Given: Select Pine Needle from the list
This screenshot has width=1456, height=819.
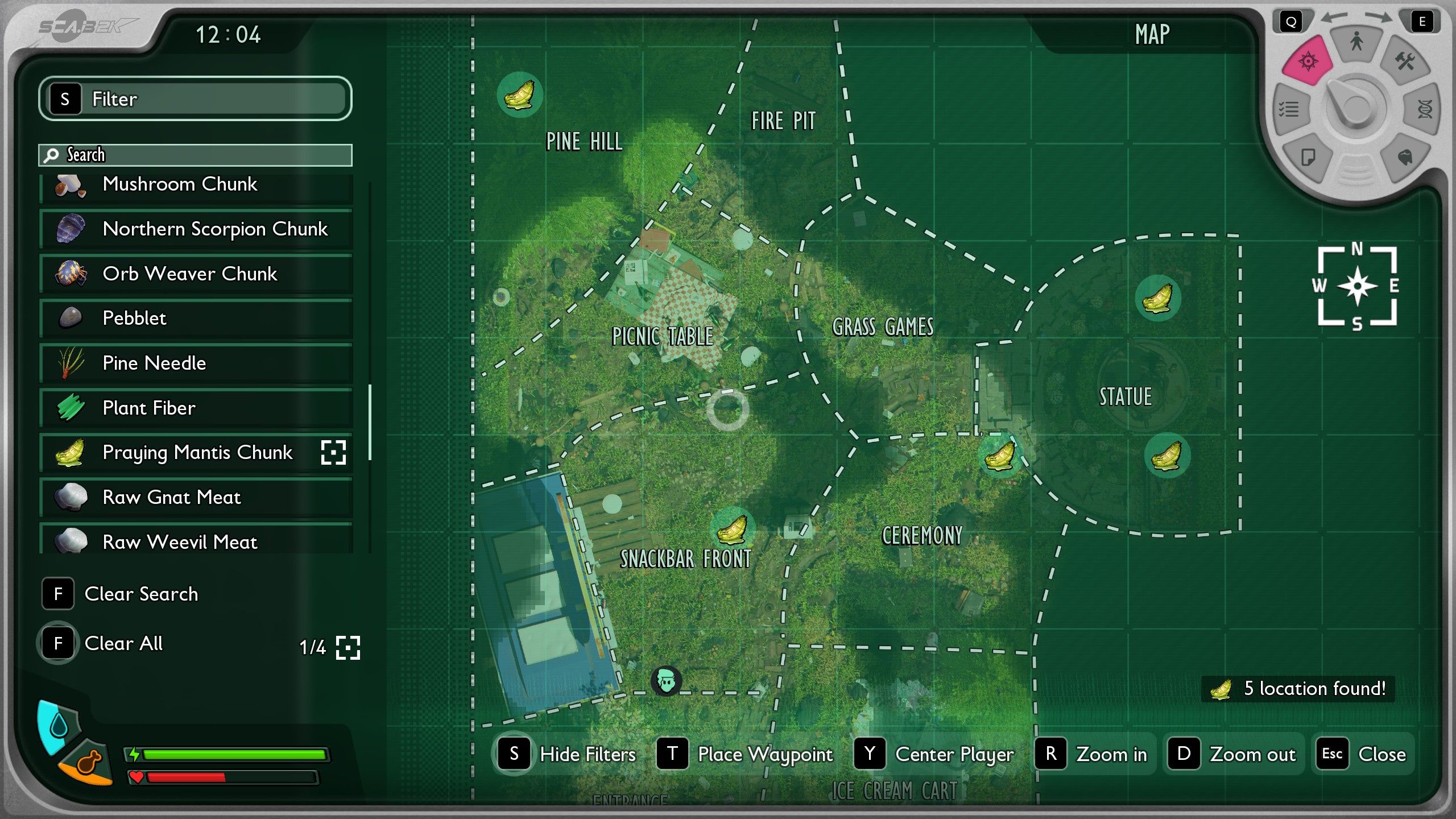Looking at the screenshot, I should tap(196, 363).
